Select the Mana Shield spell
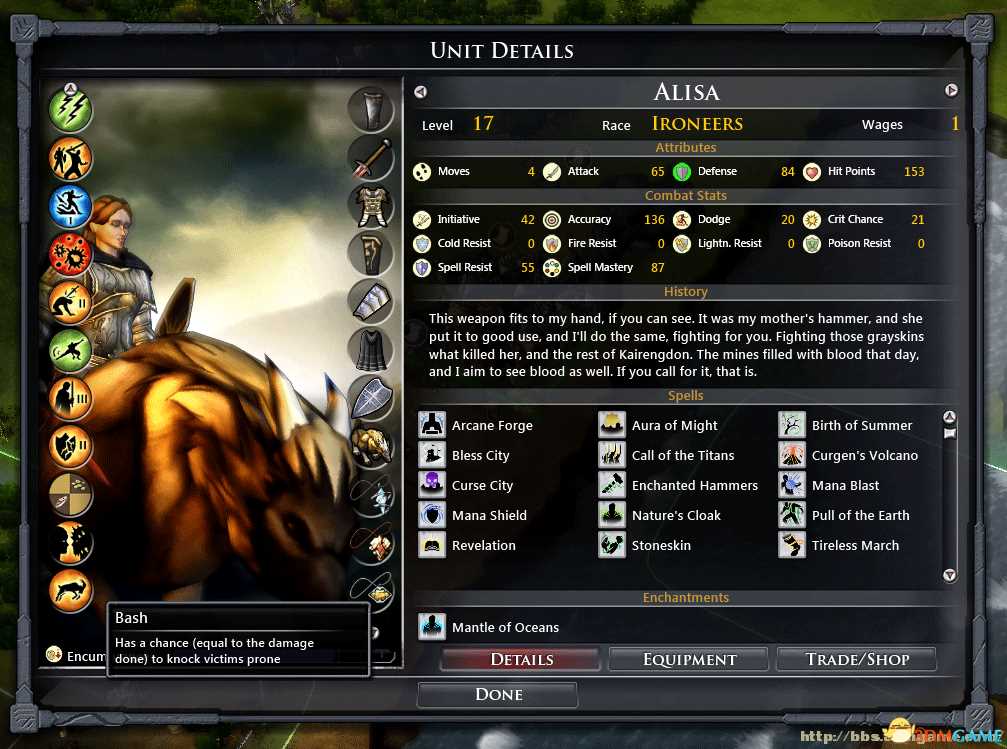Screen dimensions: 1007x749 pyautogui.click(x=475, y=515)
